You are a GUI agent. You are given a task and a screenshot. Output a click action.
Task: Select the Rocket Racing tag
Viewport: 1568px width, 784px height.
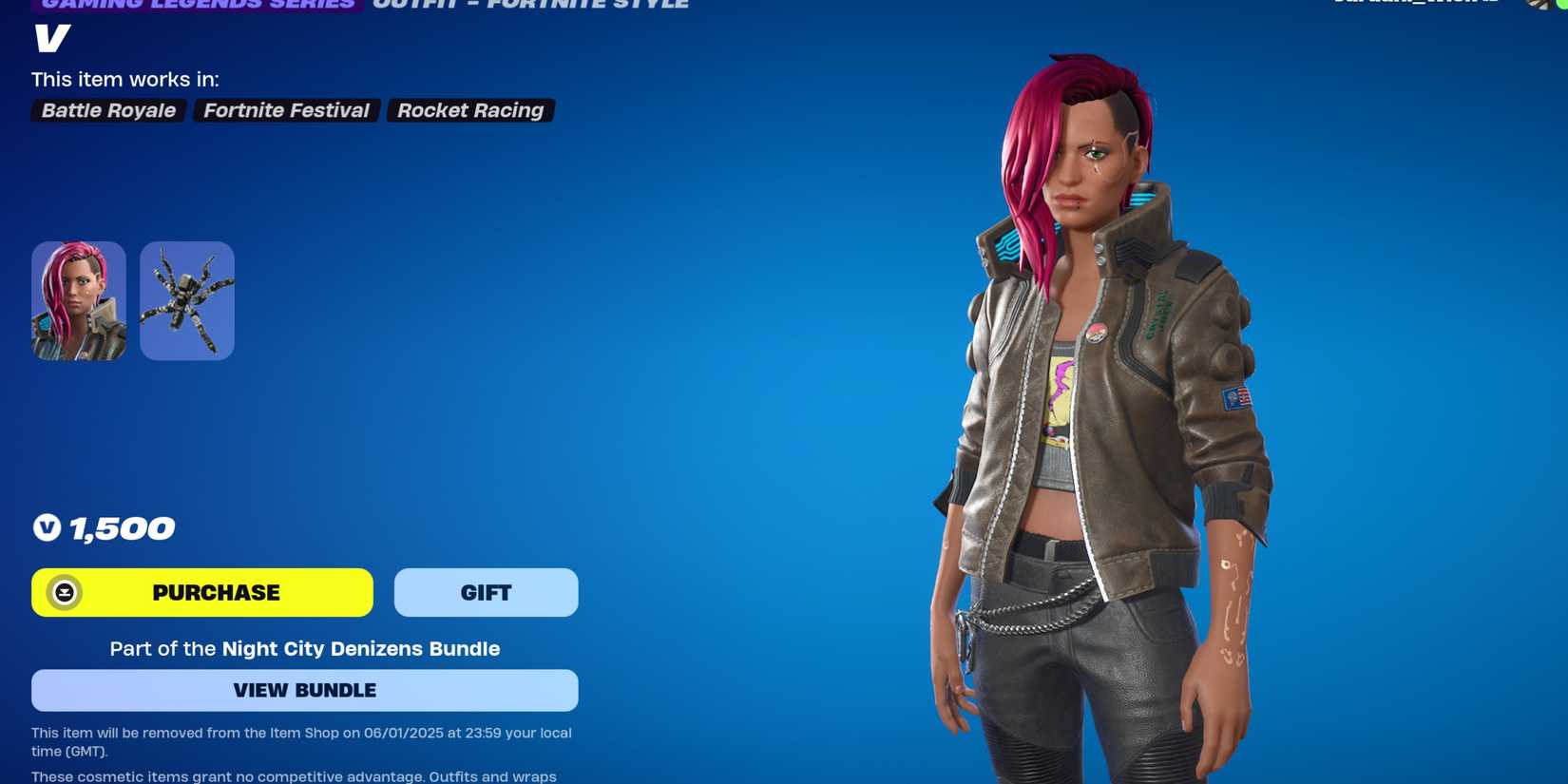click(x=470, y=110)
